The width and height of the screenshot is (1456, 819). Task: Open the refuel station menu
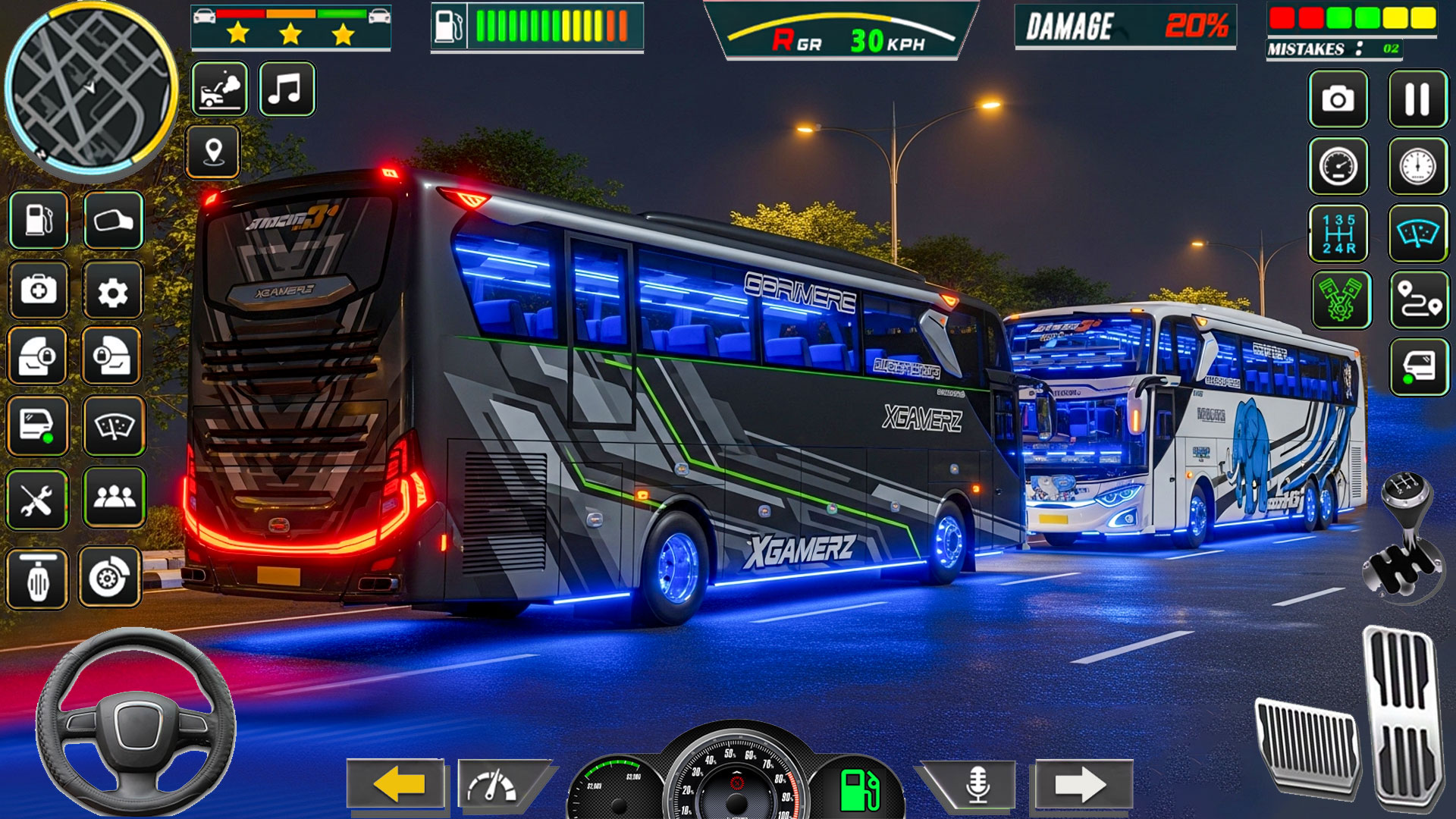pos(36,220)
